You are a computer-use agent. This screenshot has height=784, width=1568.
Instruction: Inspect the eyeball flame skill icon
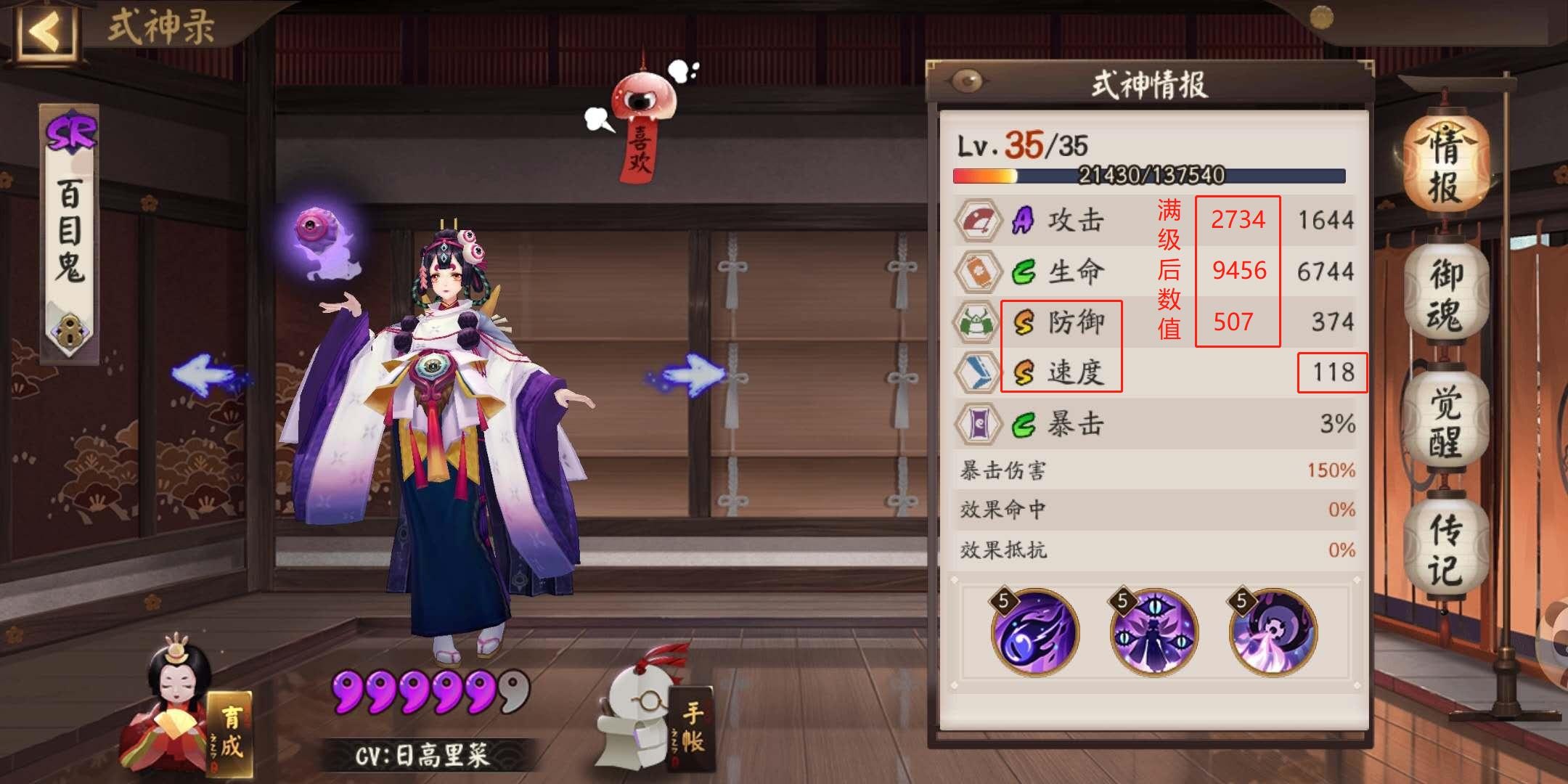pyautogui.click(x=1272, y=632)
